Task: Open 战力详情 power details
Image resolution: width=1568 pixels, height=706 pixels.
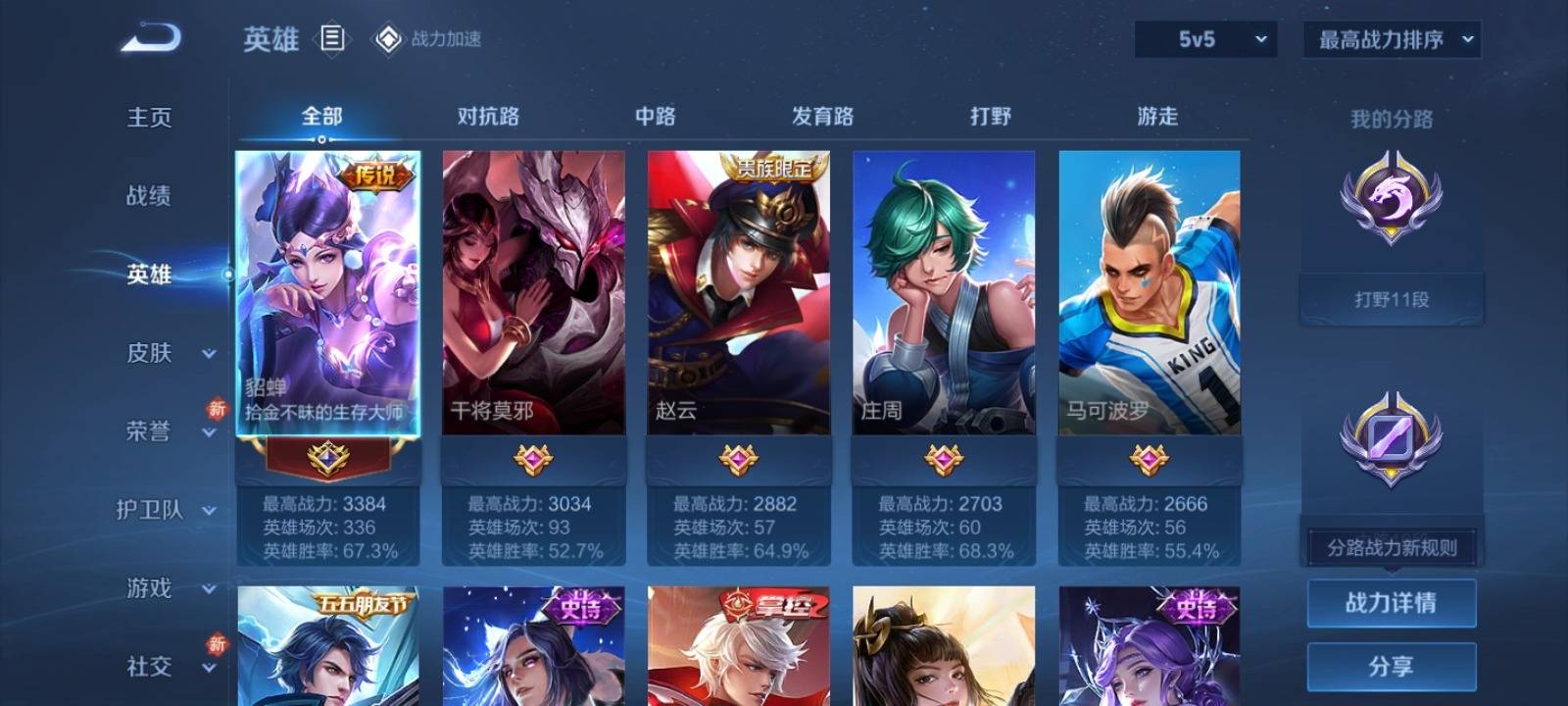Action: pos(1391,602)
